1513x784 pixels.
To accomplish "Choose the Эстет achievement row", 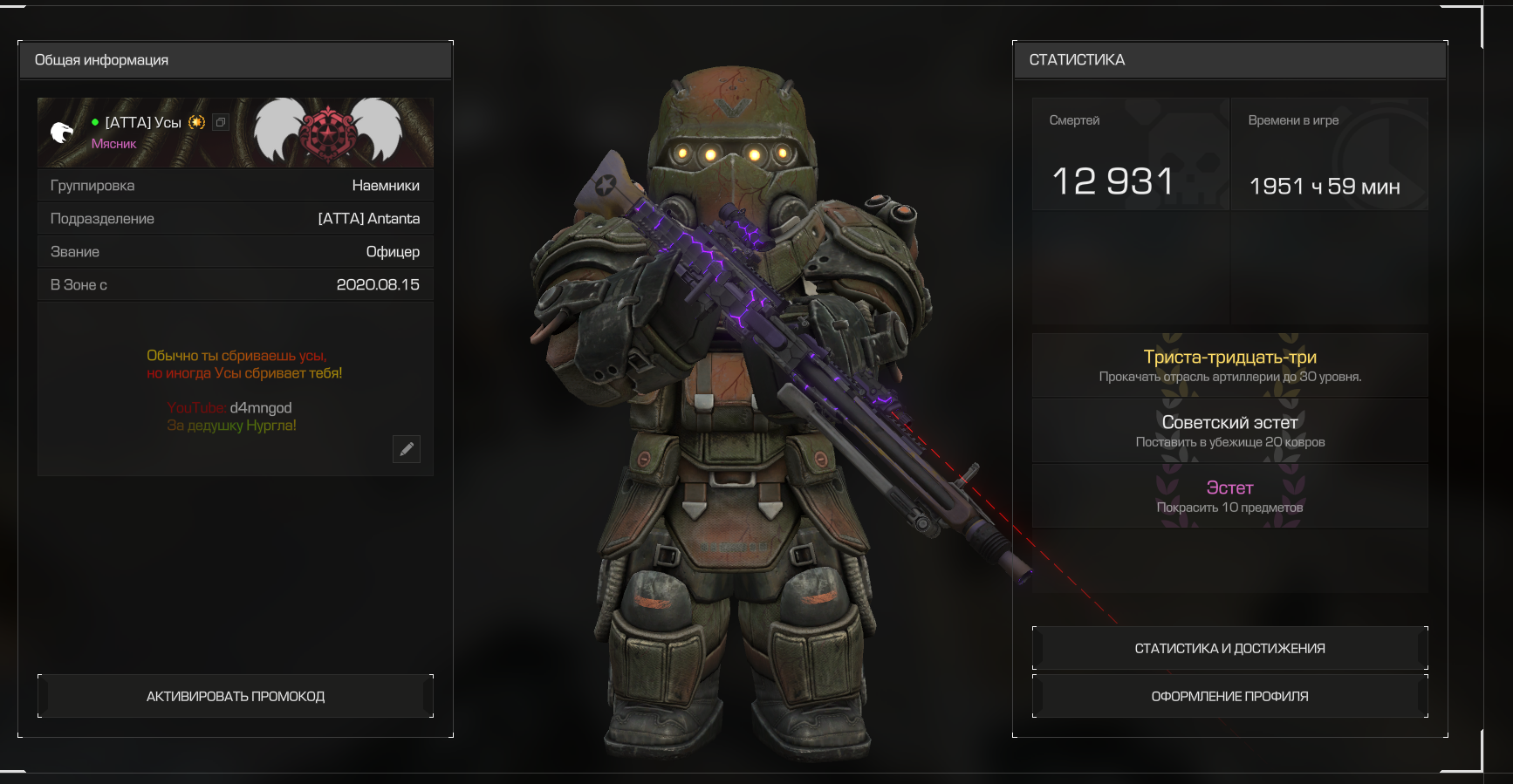I will pos(1229,496).
